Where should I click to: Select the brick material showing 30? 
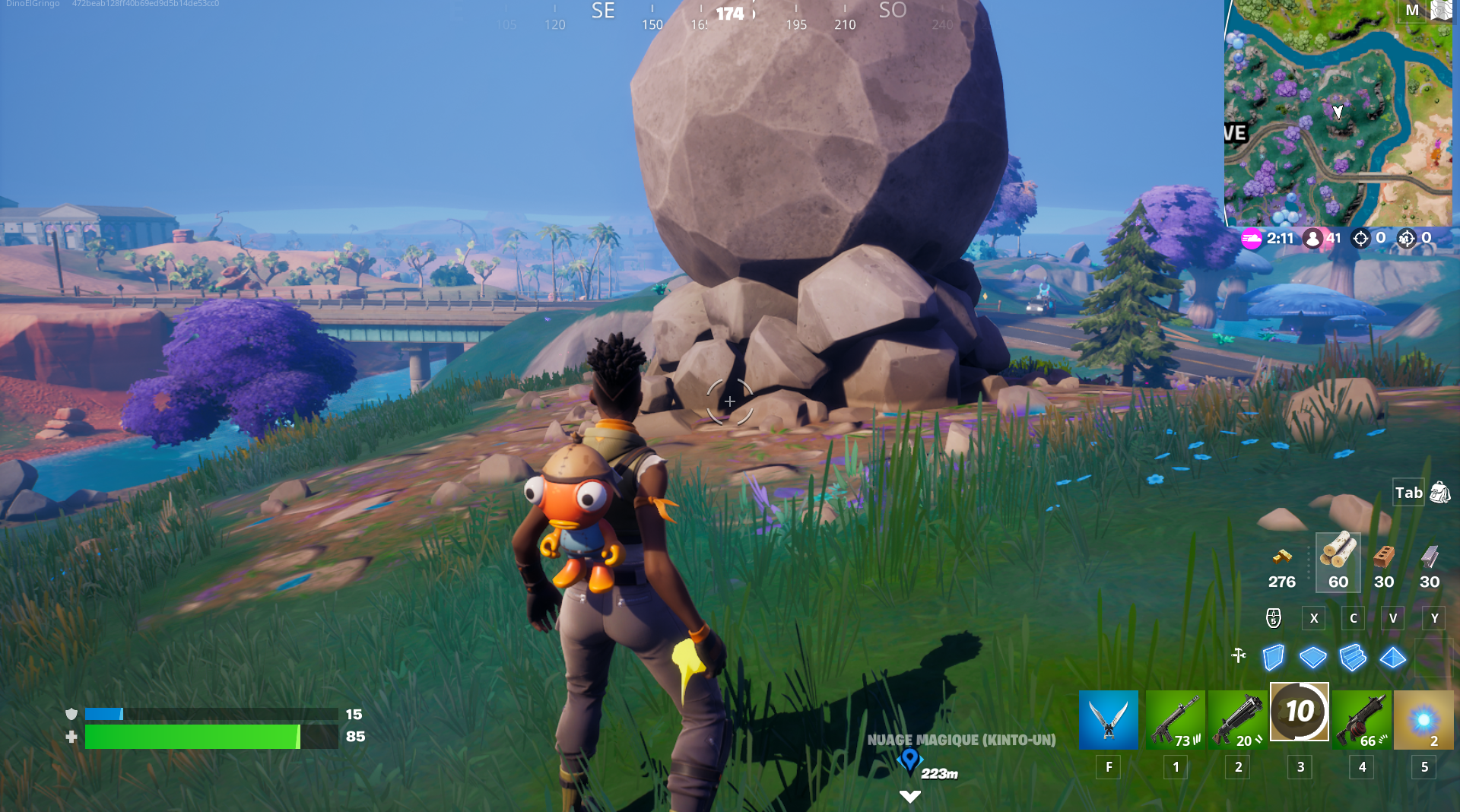pyautogui.click(x=1383, y=563)
